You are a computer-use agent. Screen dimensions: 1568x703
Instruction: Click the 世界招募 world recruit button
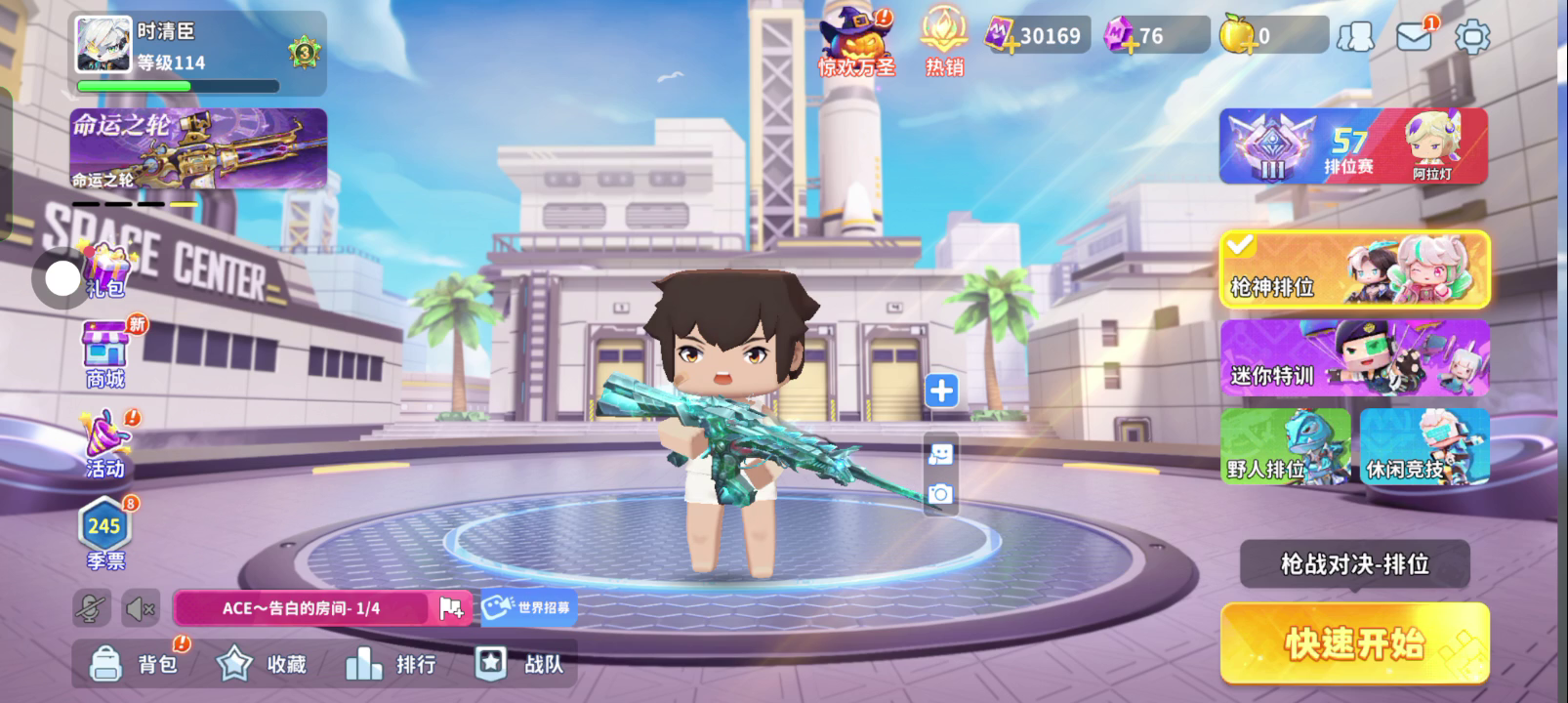pos(528,607)
